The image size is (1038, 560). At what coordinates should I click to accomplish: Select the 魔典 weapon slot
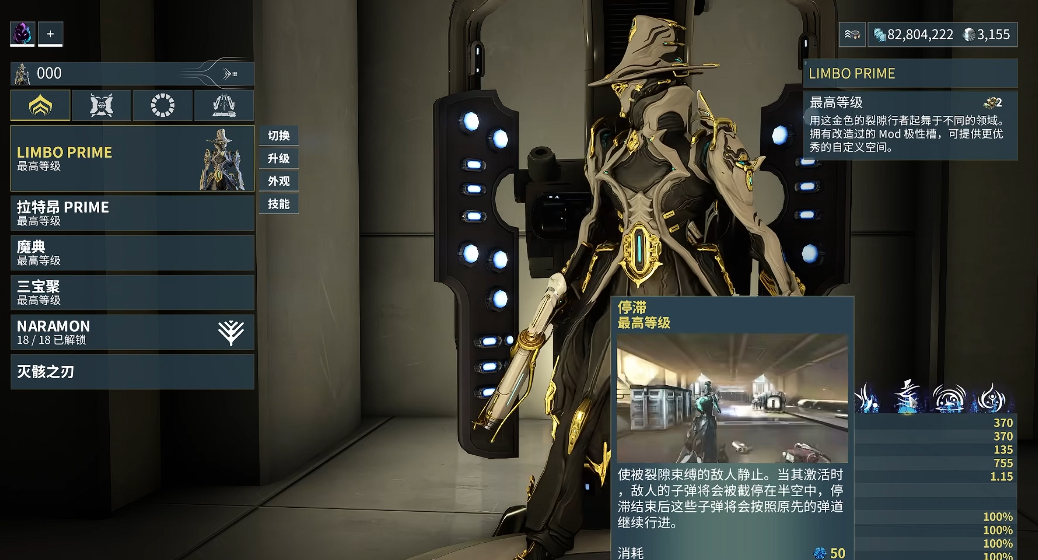point(132,252)
